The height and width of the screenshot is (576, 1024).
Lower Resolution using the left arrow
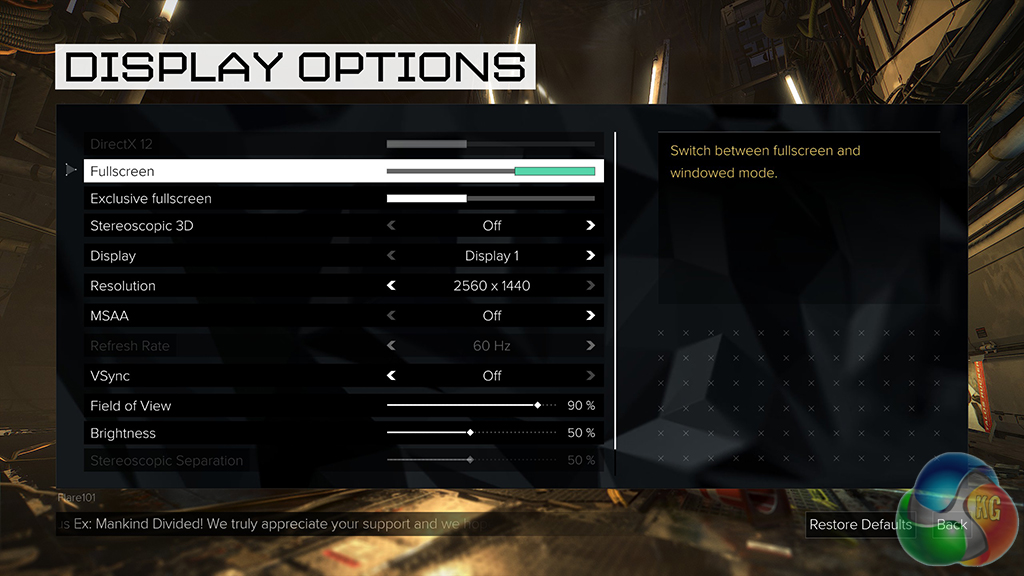pyautogui.click(x=392, y=286)
